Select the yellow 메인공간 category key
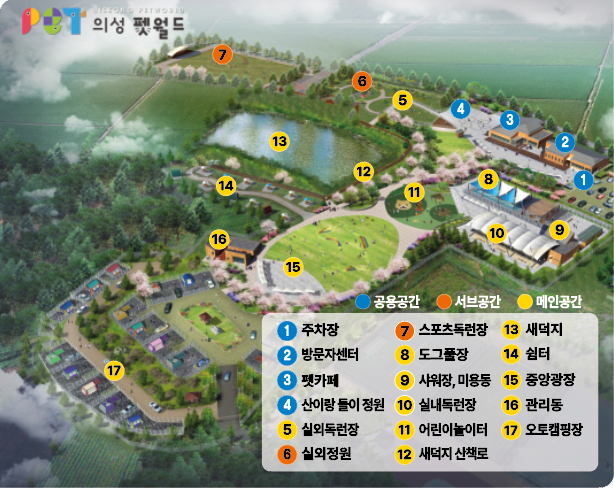The image size is (614, 488). (x=549, y=300)
